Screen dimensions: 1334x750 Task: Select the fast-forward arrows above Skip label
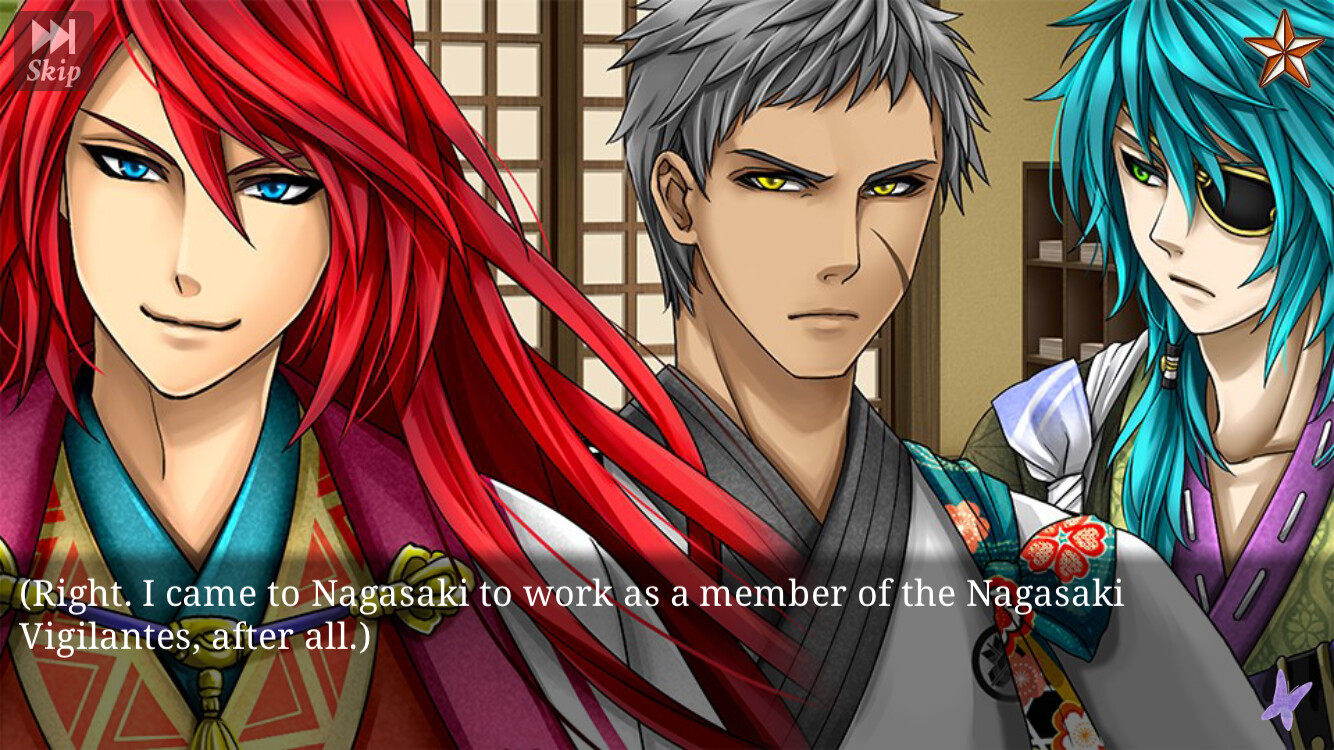point(55,32)
